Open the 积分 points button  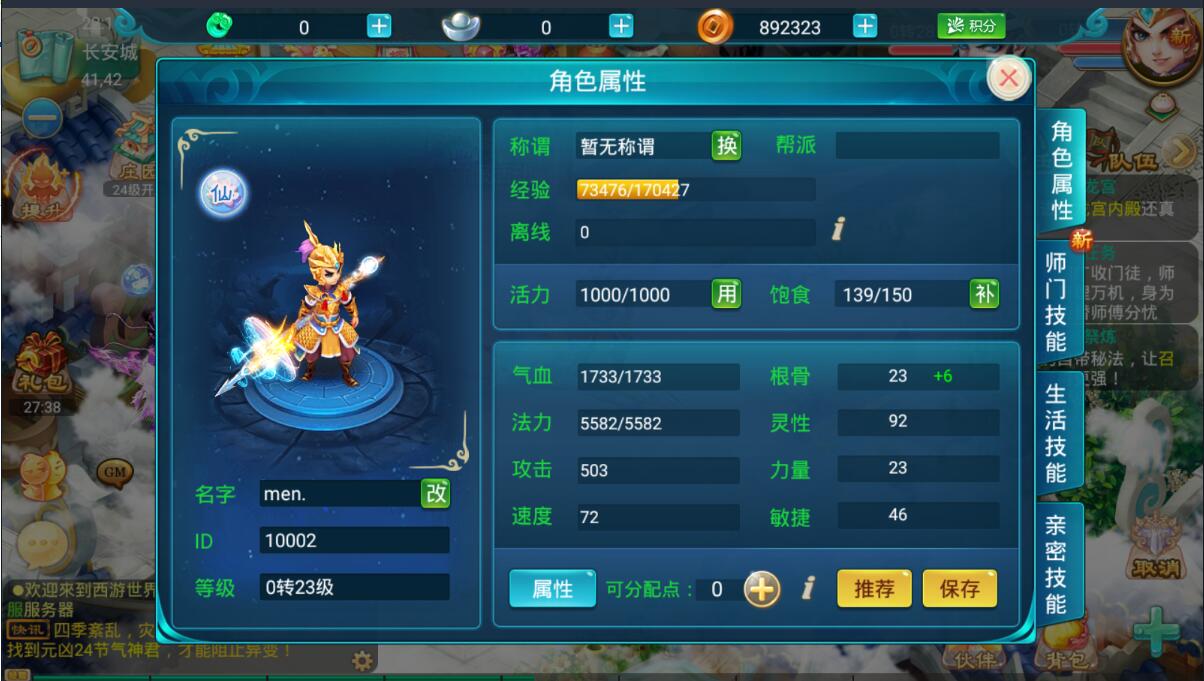click(971, 27)
